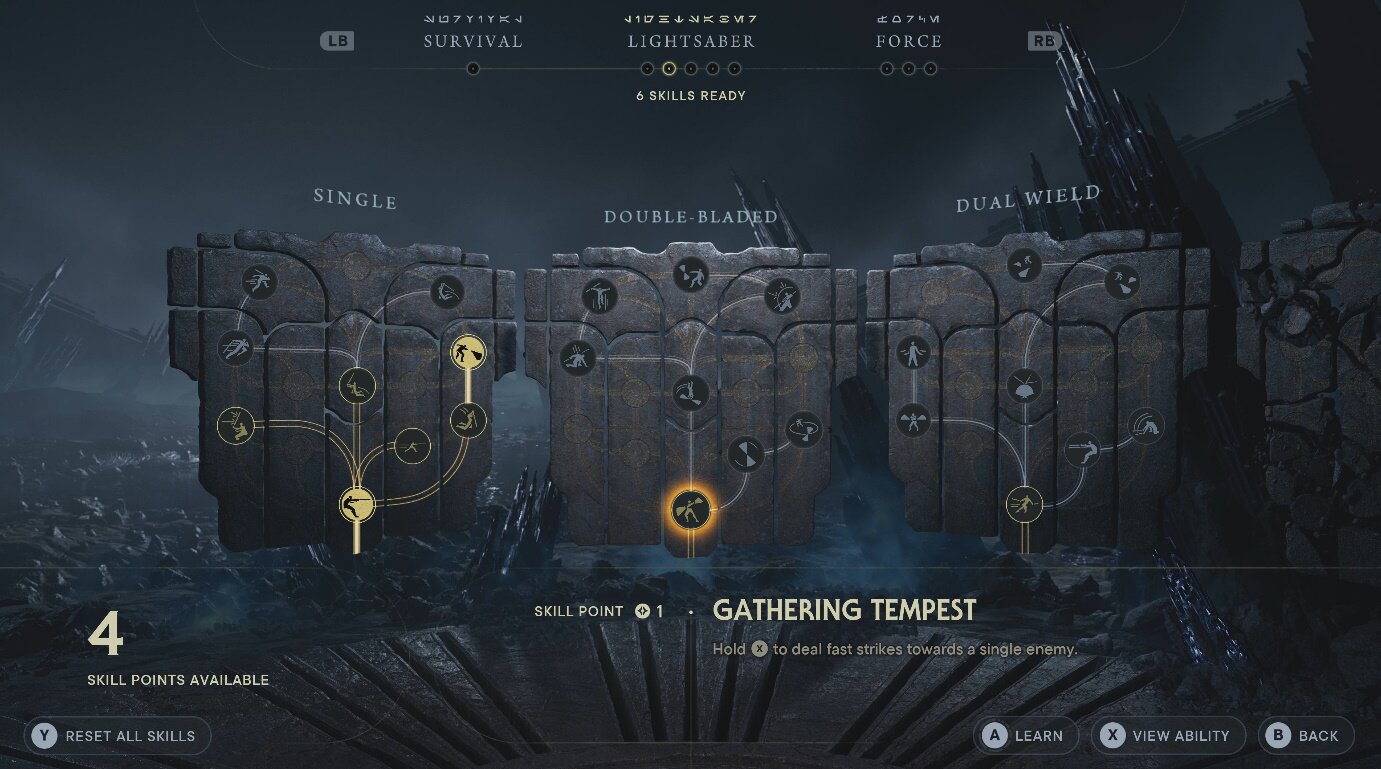The height and width of the screenshot is (769, 1381).
Task: Click View Ability button
Action: (1168, 736)
